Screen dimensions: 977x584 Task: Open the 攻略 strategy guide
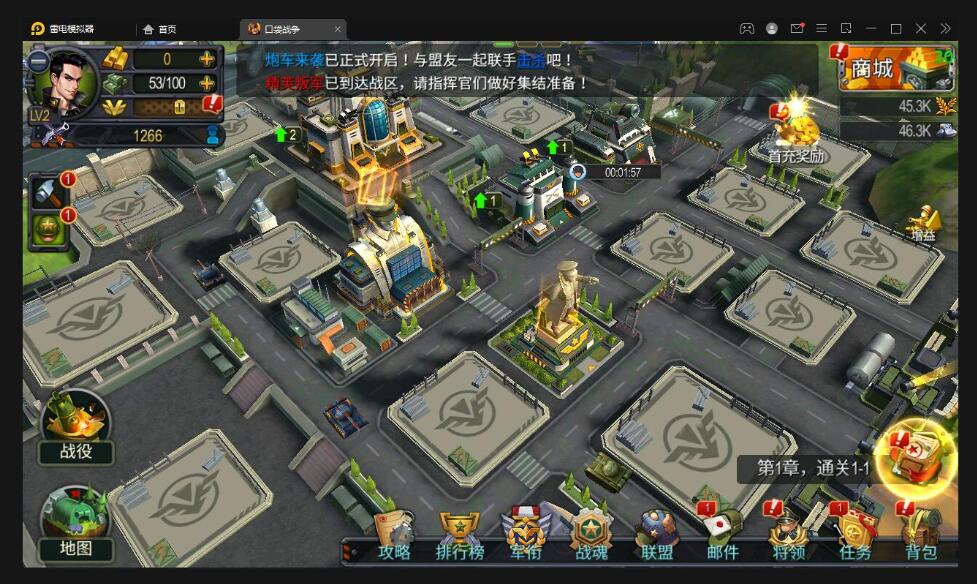[395, 536]
